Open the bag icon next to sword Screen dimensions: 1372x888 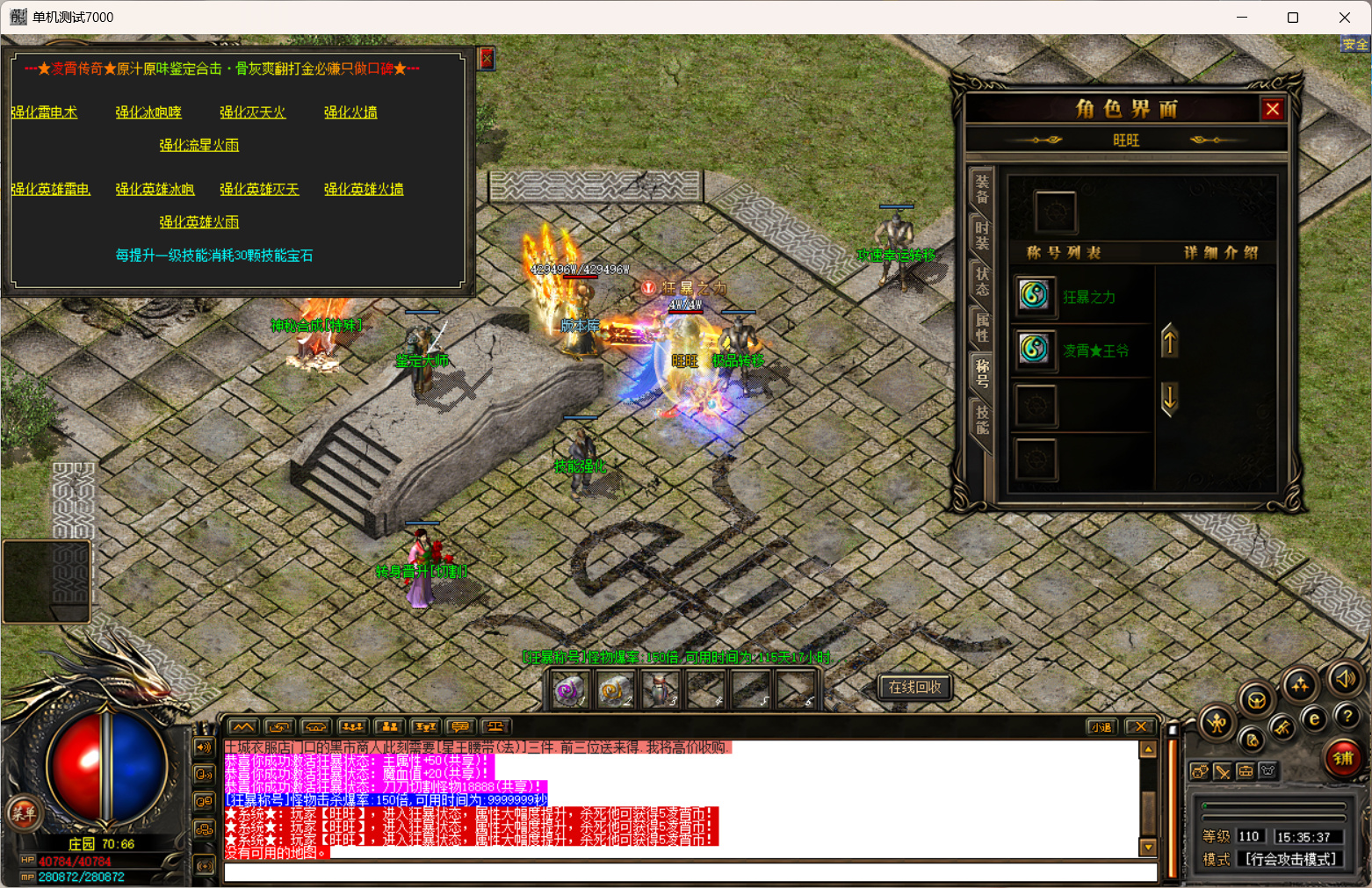(1247, 771)
